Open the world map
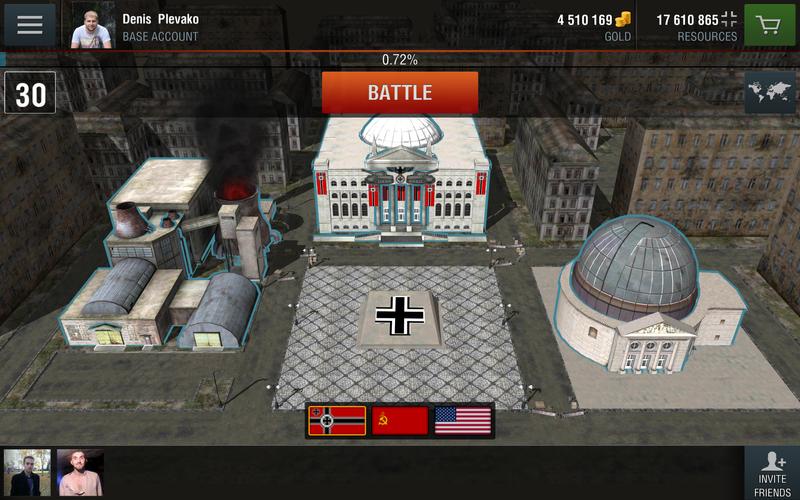 pos(769,93)
